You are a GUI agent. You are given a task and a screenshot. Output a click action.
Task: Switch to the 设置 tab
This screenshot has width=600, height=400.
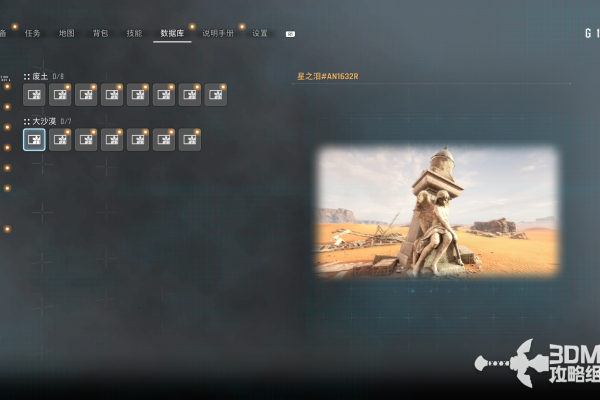click(260, 33)
